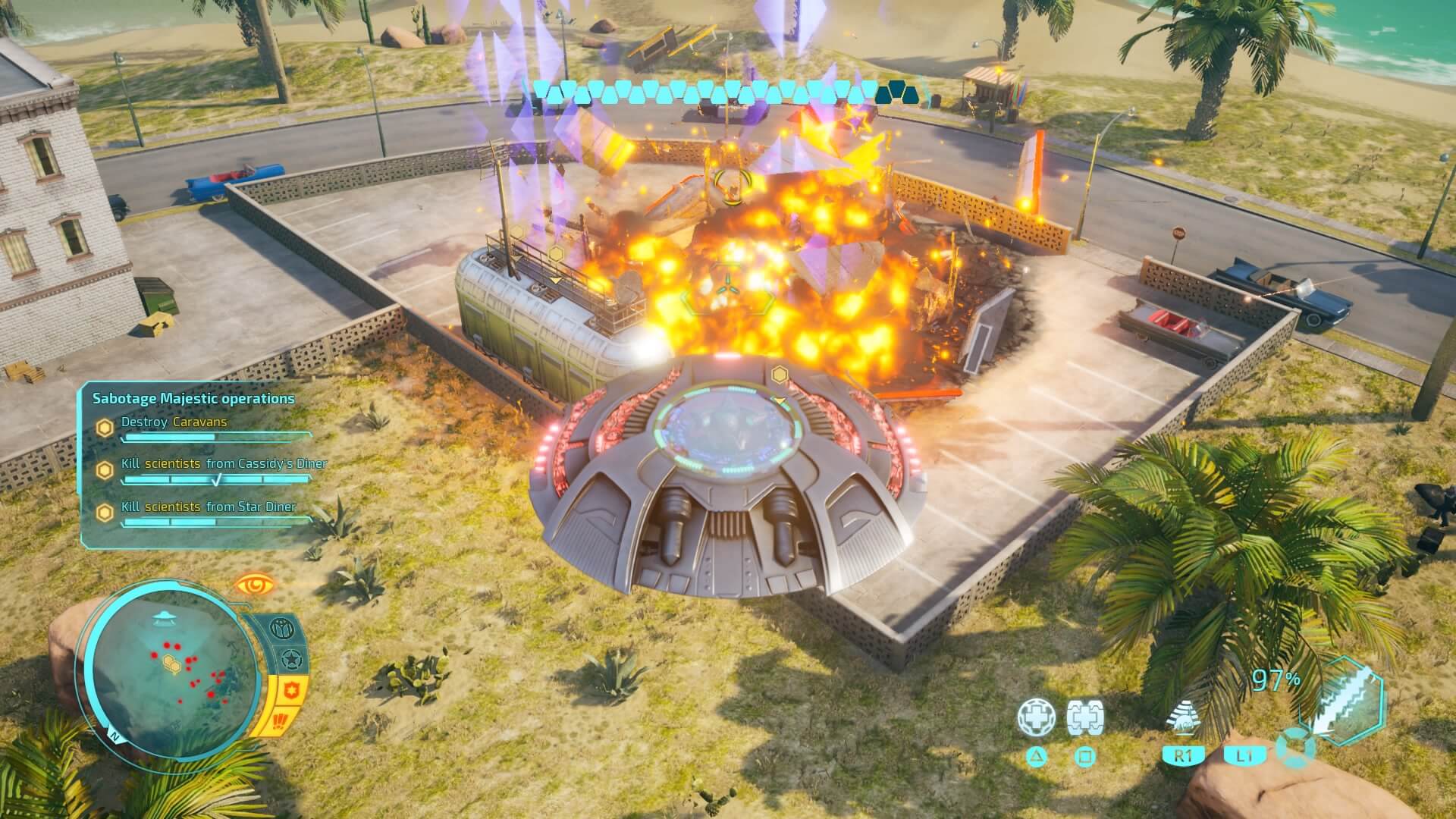Select the Star Diner scientists objective
The height and width of the screenshot is (819, 1456).
[x=209, y=507]
